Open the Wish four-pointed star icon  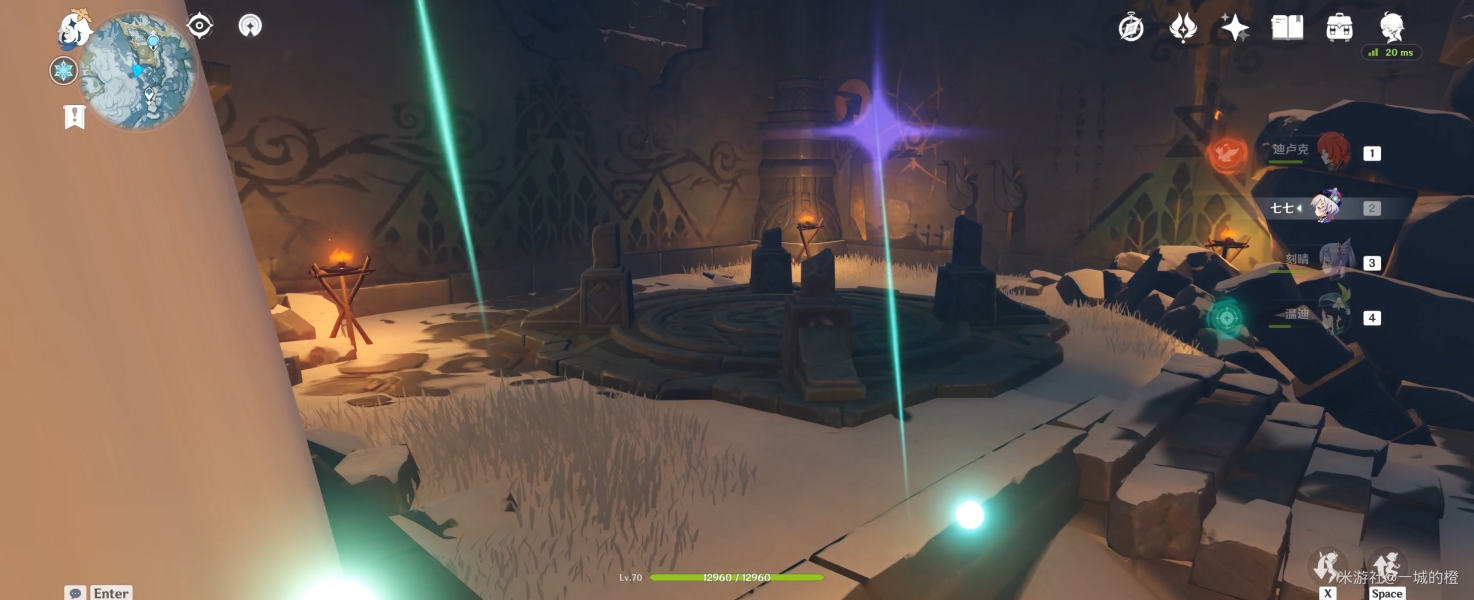(1235, 28)
